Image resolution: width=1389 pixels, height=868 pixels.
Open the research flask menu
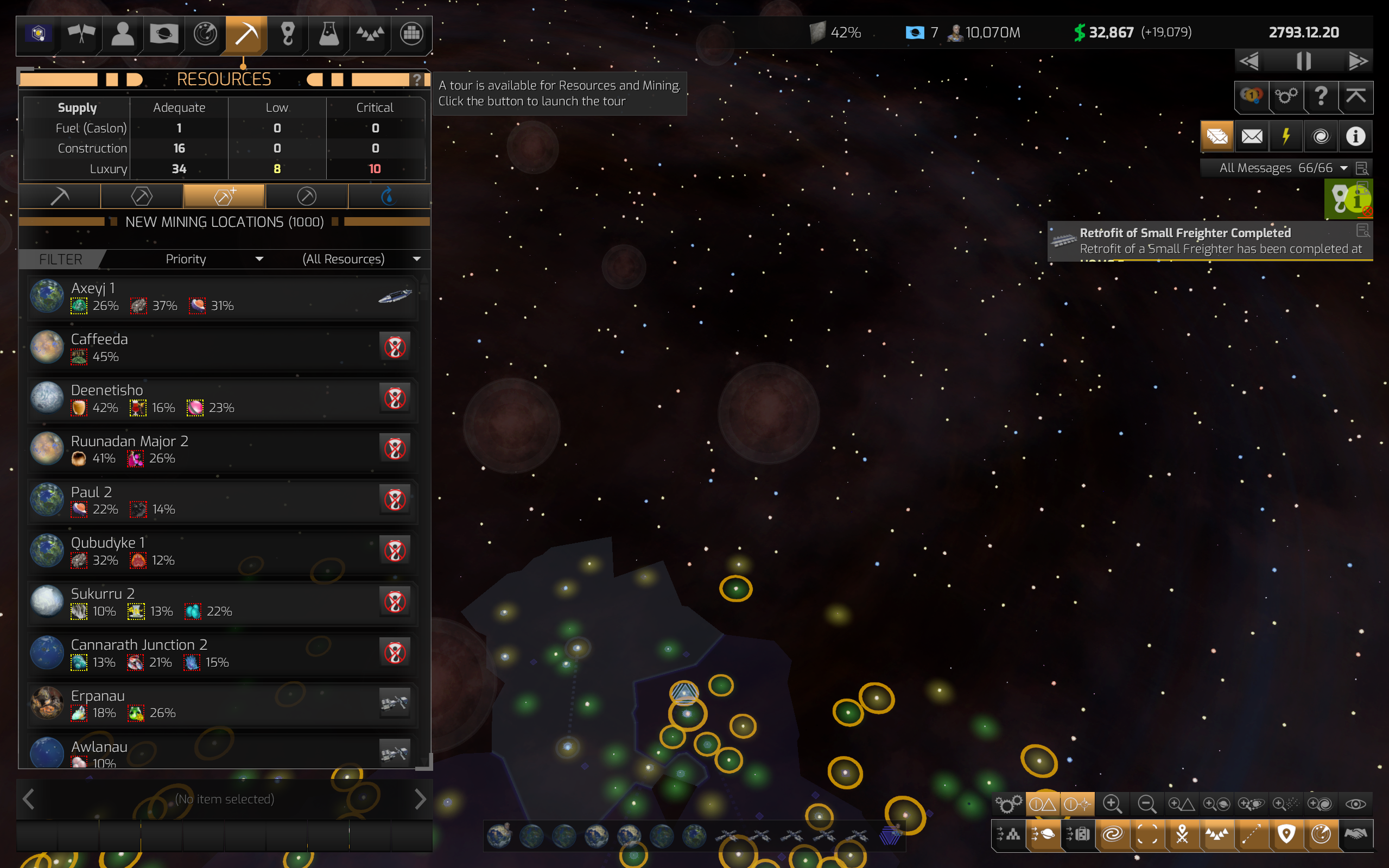pyautogui.click(x=328, y=34)
